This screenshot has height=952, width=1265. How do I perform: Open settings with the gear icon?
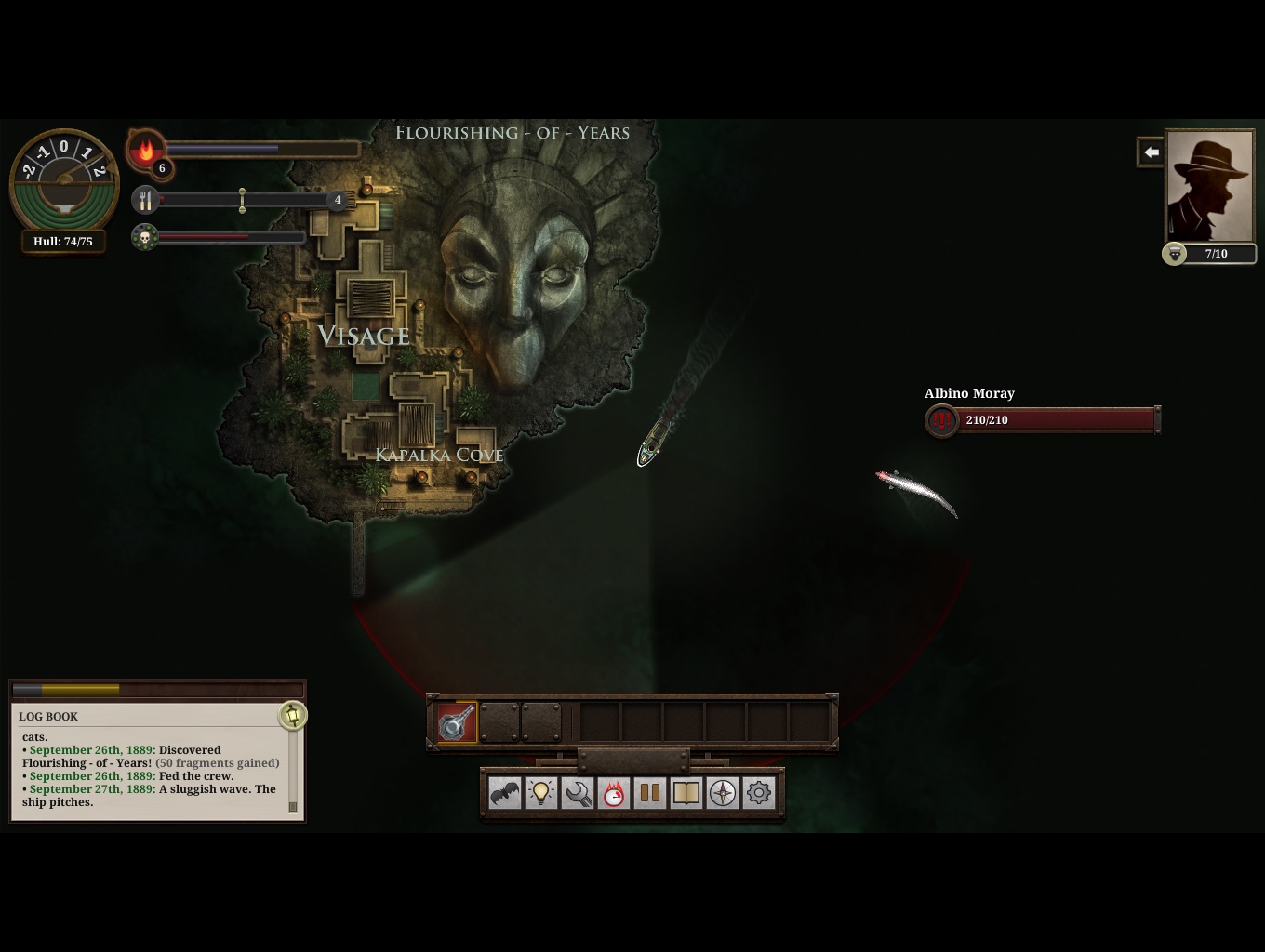[759, 793]
